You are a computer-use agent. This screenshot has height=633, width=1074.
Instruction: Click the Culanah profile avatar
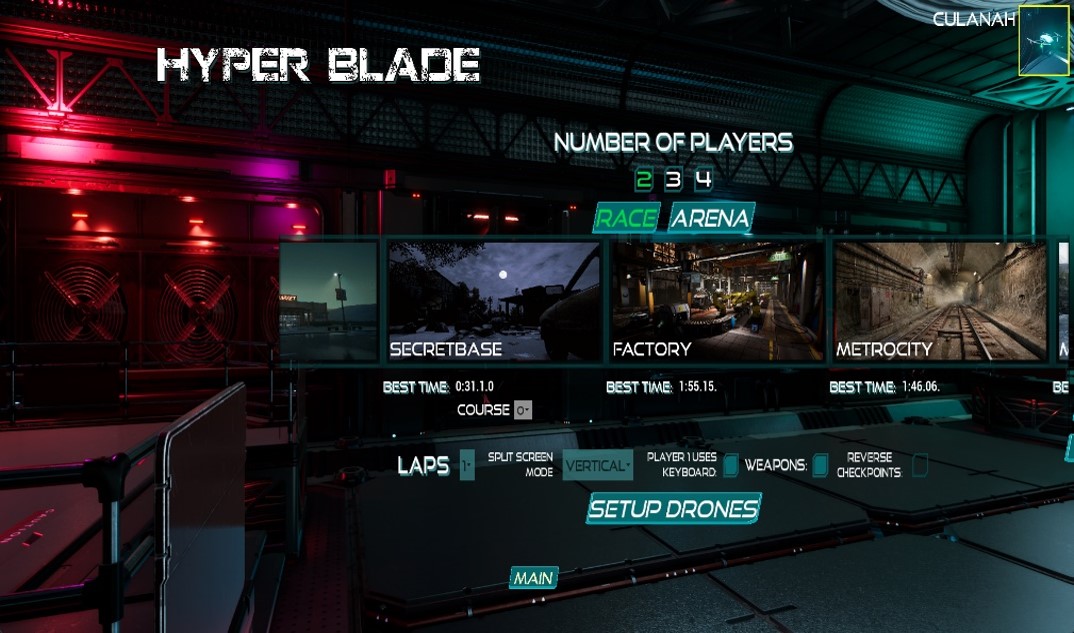click(1044, 41)
